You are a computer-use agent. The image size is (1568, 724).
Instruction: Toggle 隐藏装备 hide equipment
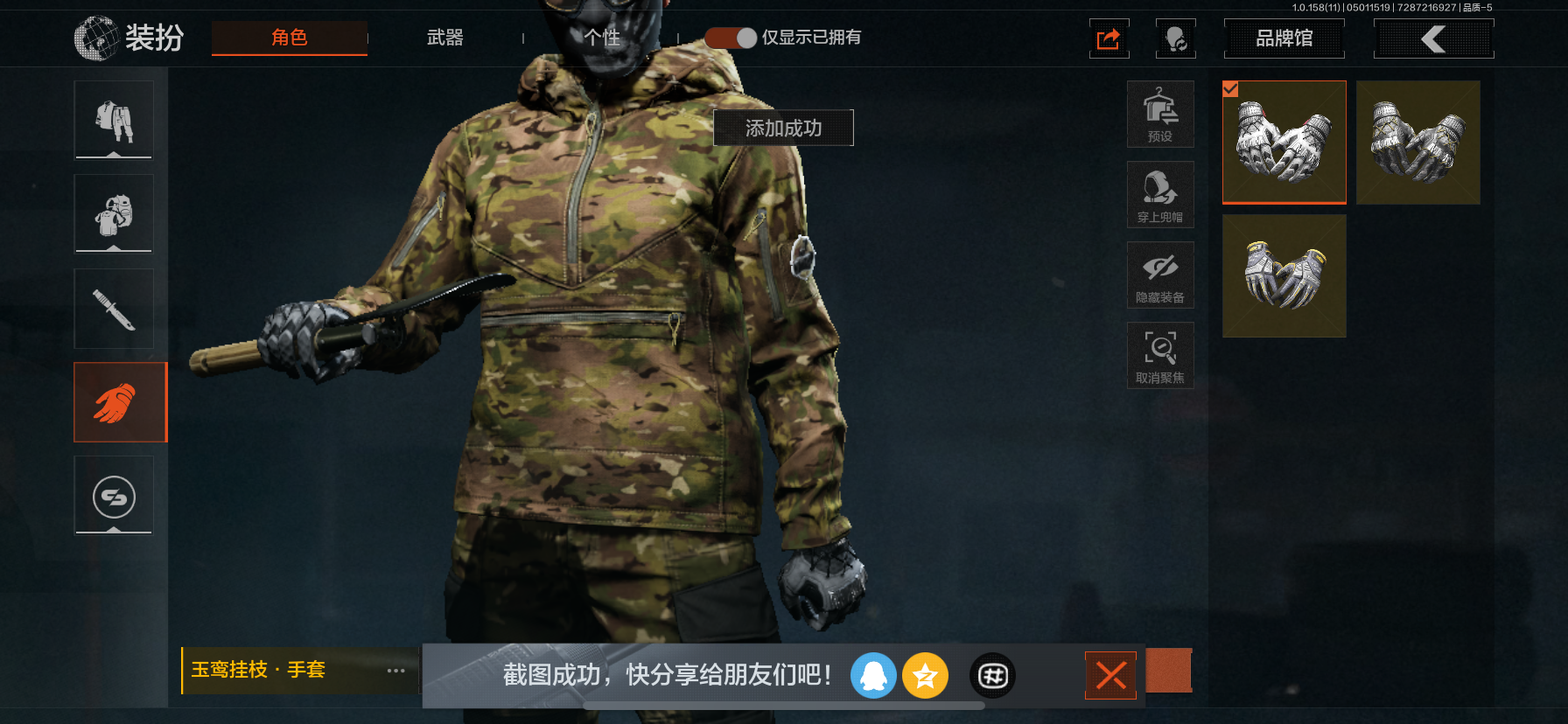tap(1160, 275)
